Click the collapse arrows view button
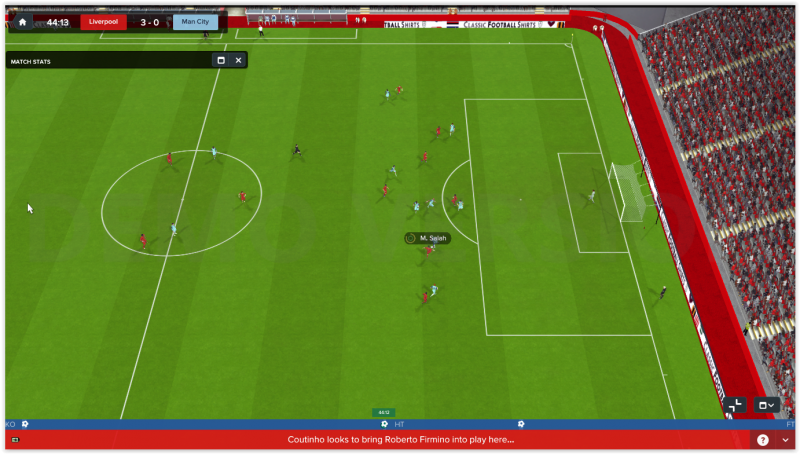Screen dimensions: 800x454 (736, 405)
